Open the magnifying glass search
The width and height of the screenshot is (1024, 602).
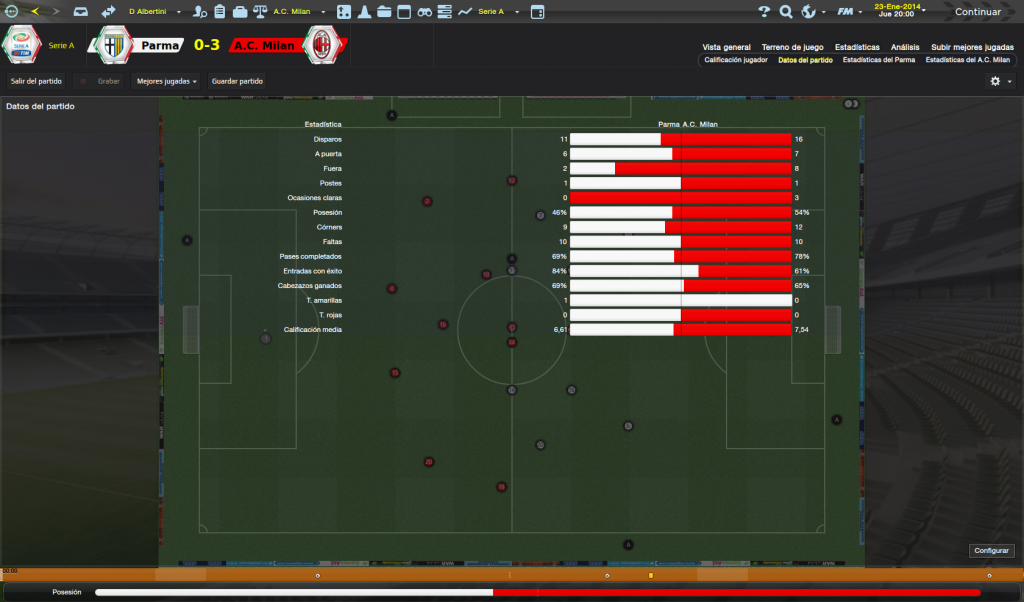[x=786, y=12]
